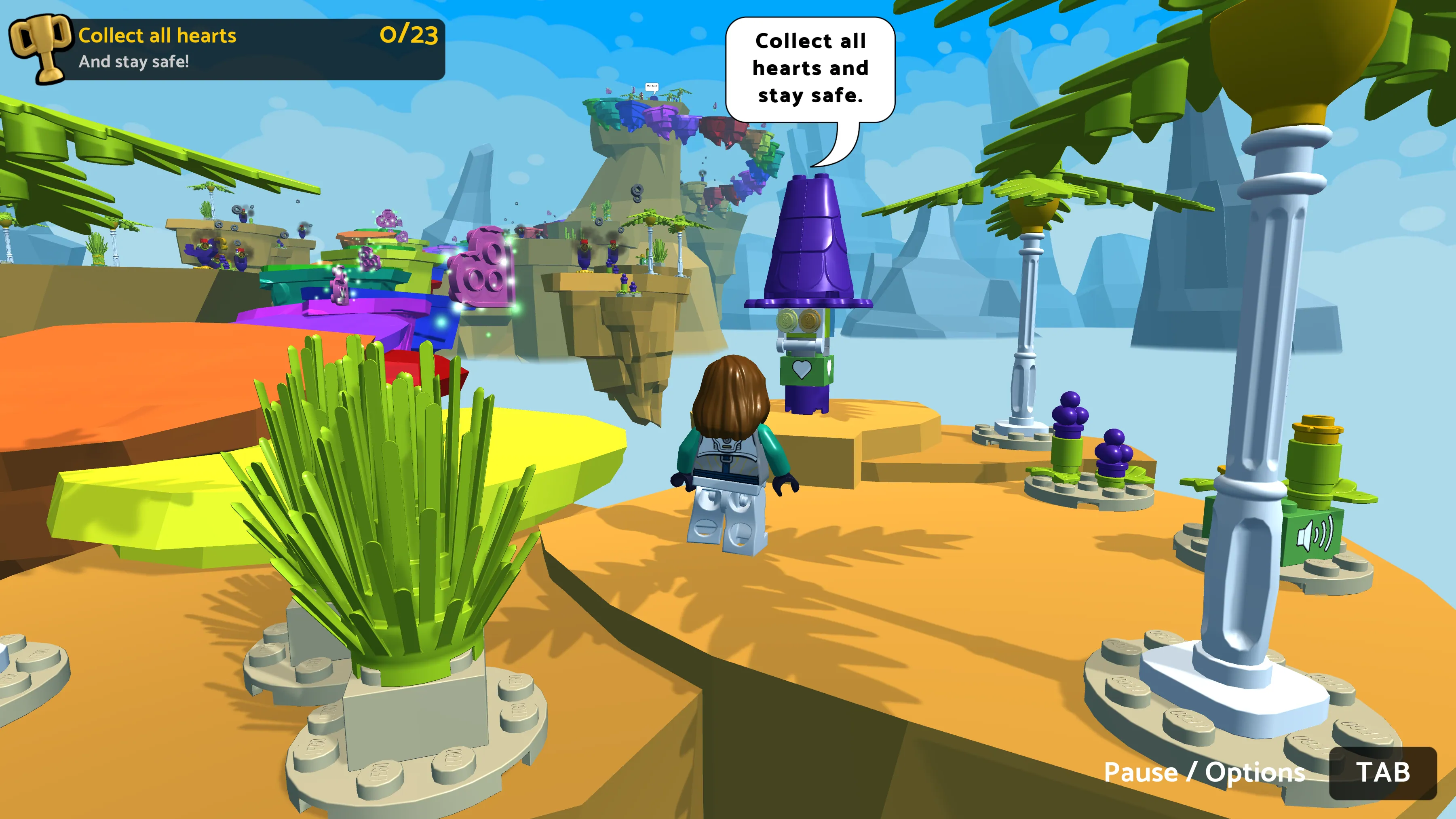Select the gold trophy objective icon
Viewport: 1456px width, 819px height.
coord(41,49)
